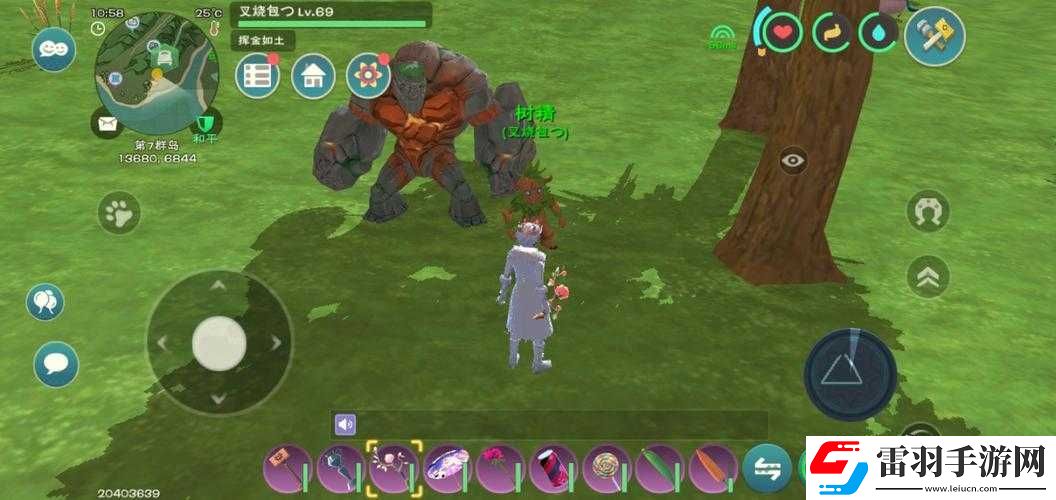Toggle the eye view button
Image resolution: width=1056 pixels, height=500 pixels.
(x=794, y=160)
